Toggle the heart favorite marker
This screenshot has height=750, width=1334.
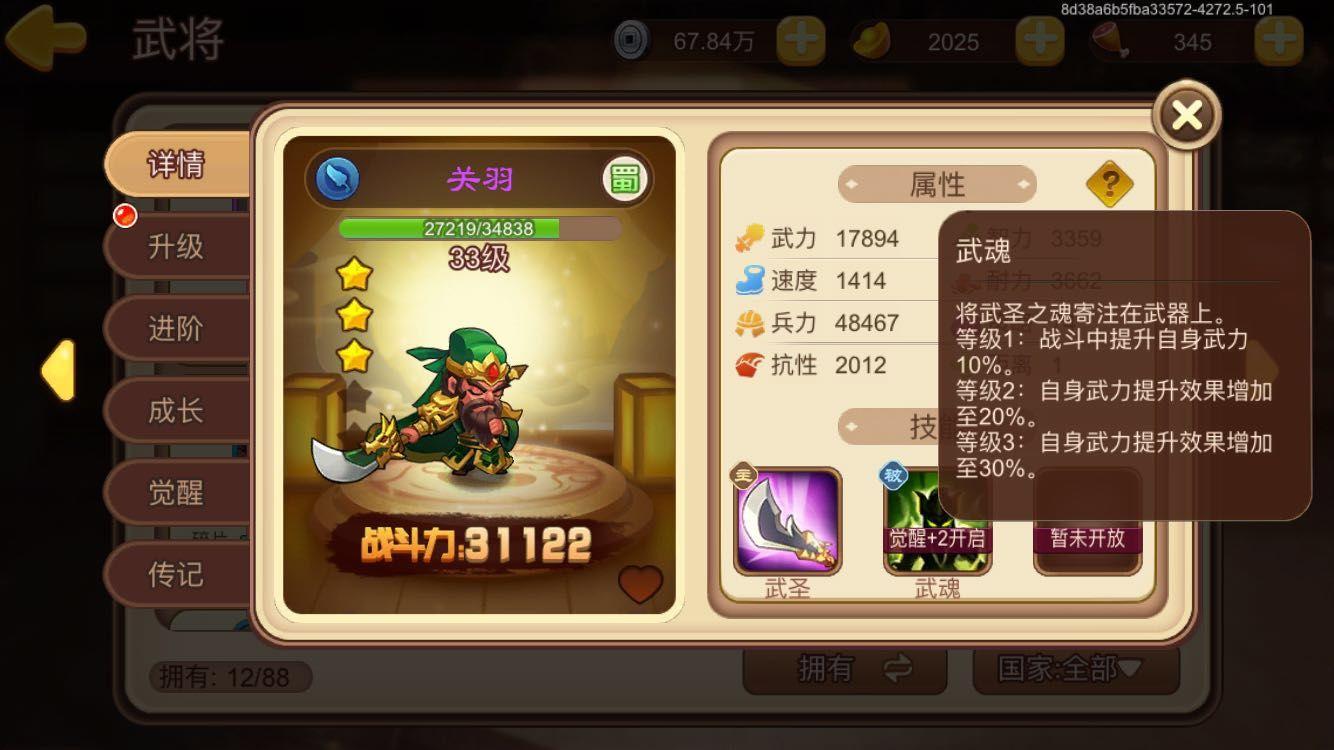pyautogui.click(x=638, y=586)
